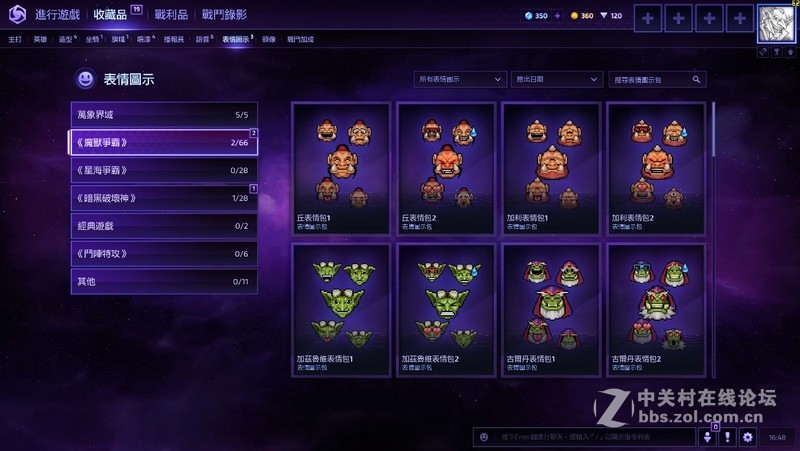
Task: Open the 《暗黑破壞神》 category
Action: (164, 198)
